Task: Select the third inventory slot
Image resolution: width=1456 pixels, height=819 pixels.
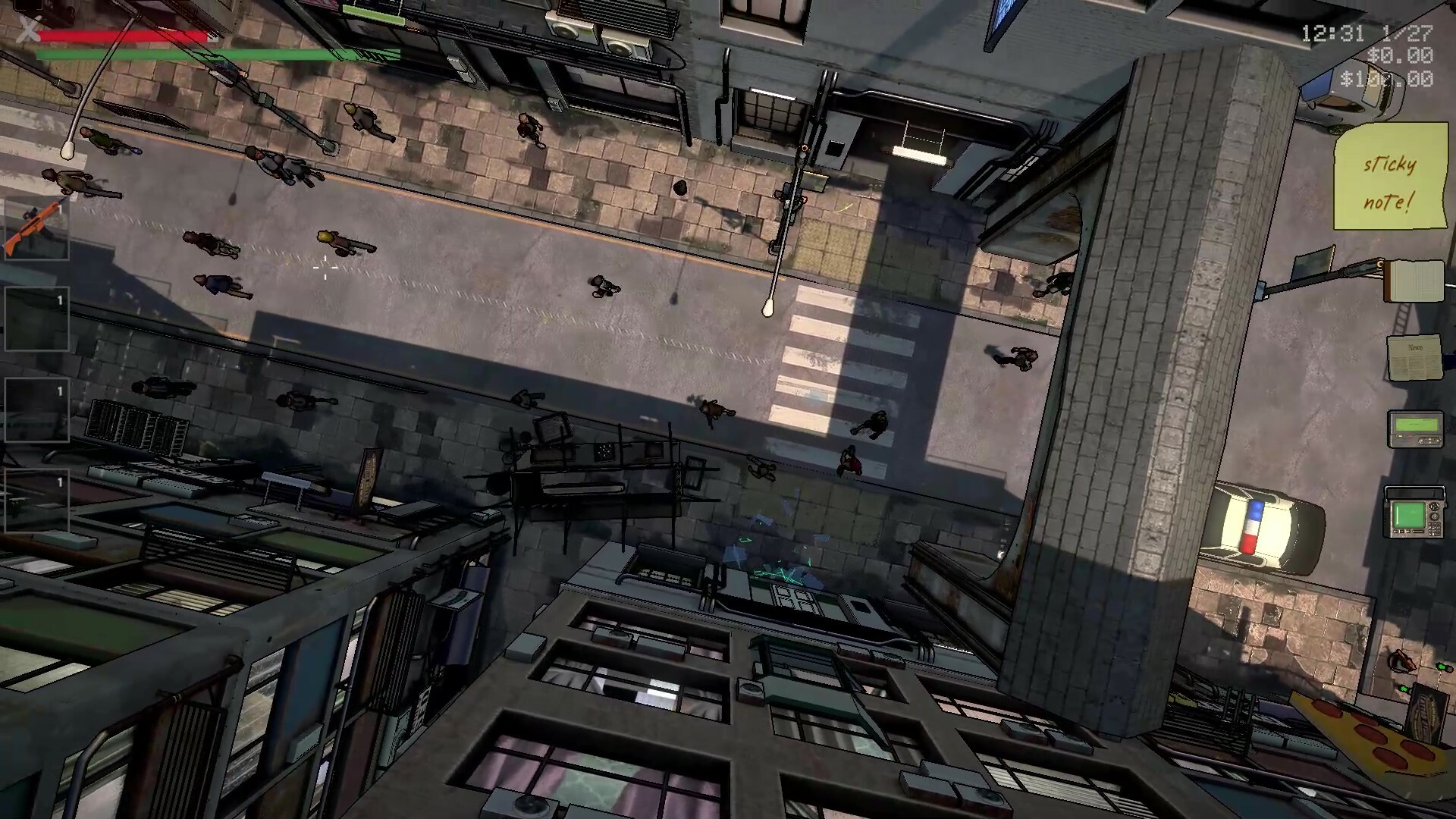Action: point(36,409)
